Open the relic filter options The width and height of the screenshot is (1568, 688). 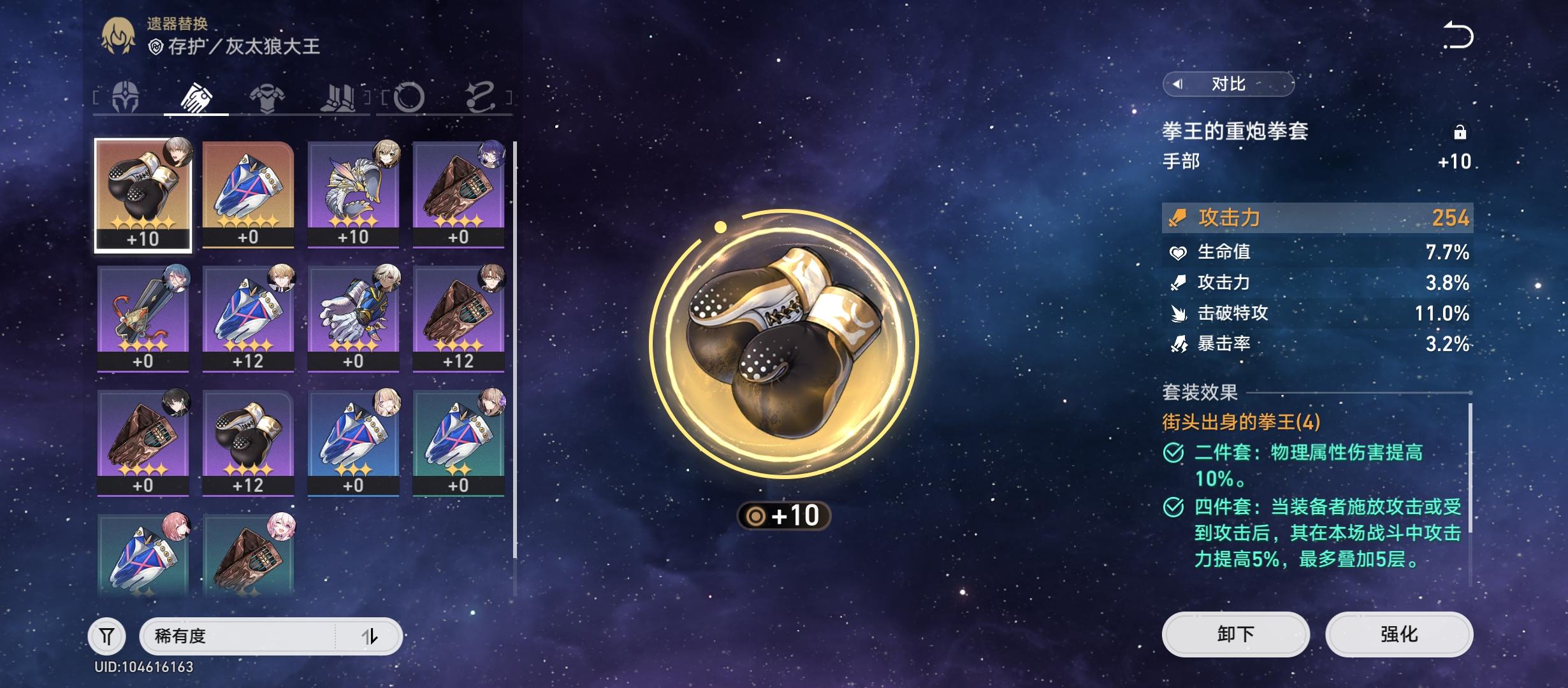coord(108,636)
